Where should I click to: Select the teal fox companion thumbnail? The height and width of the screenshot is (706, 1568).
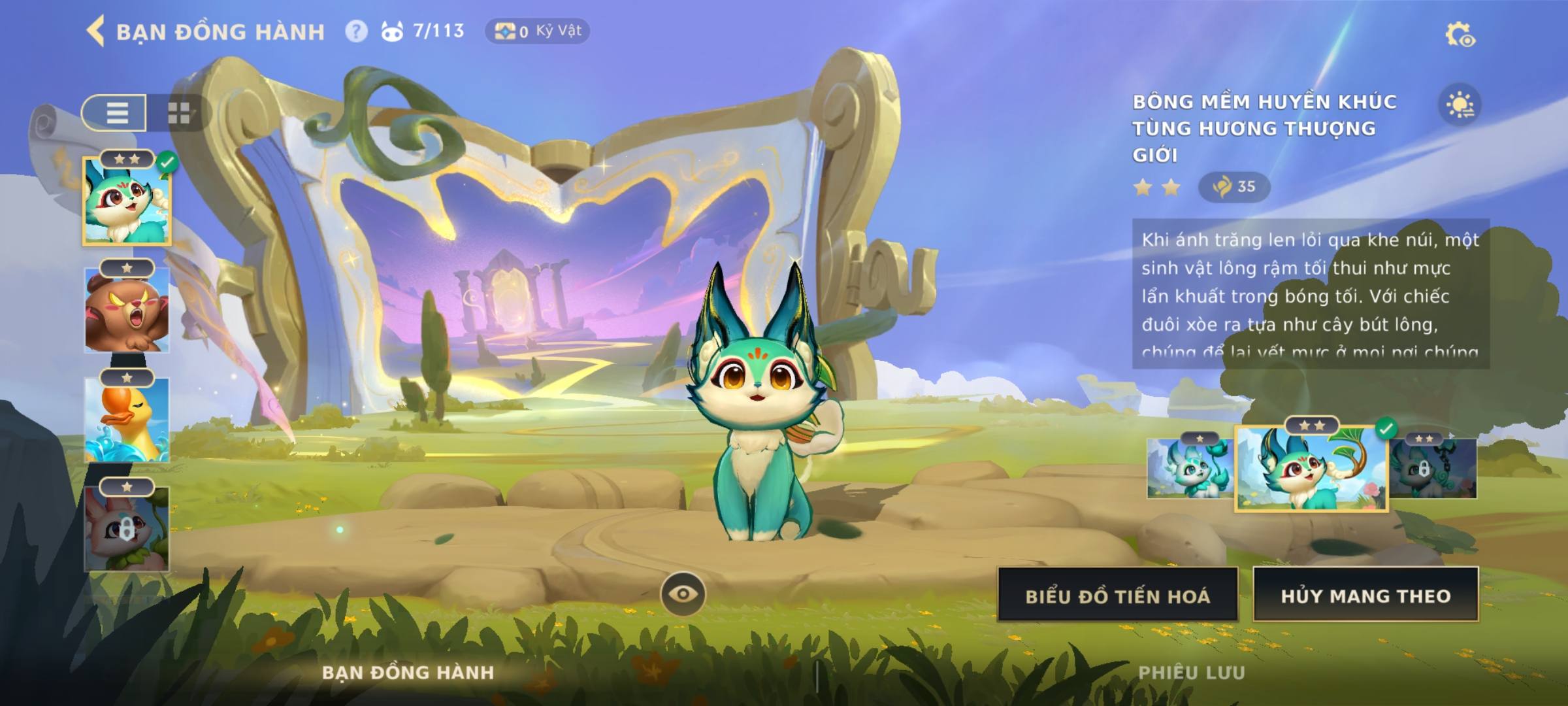(x=127, y=202)
